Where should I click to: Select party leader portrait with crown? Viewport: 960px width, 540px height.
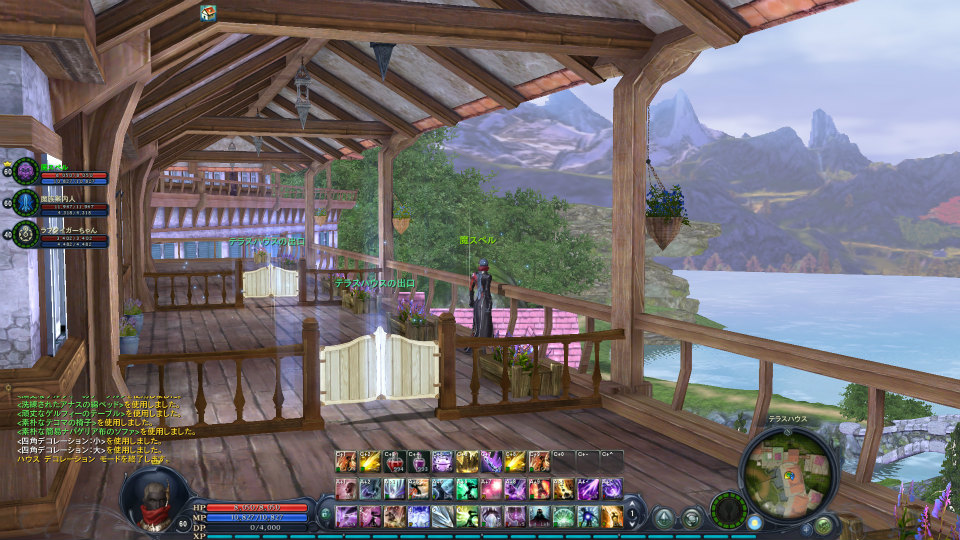point(25,171)
